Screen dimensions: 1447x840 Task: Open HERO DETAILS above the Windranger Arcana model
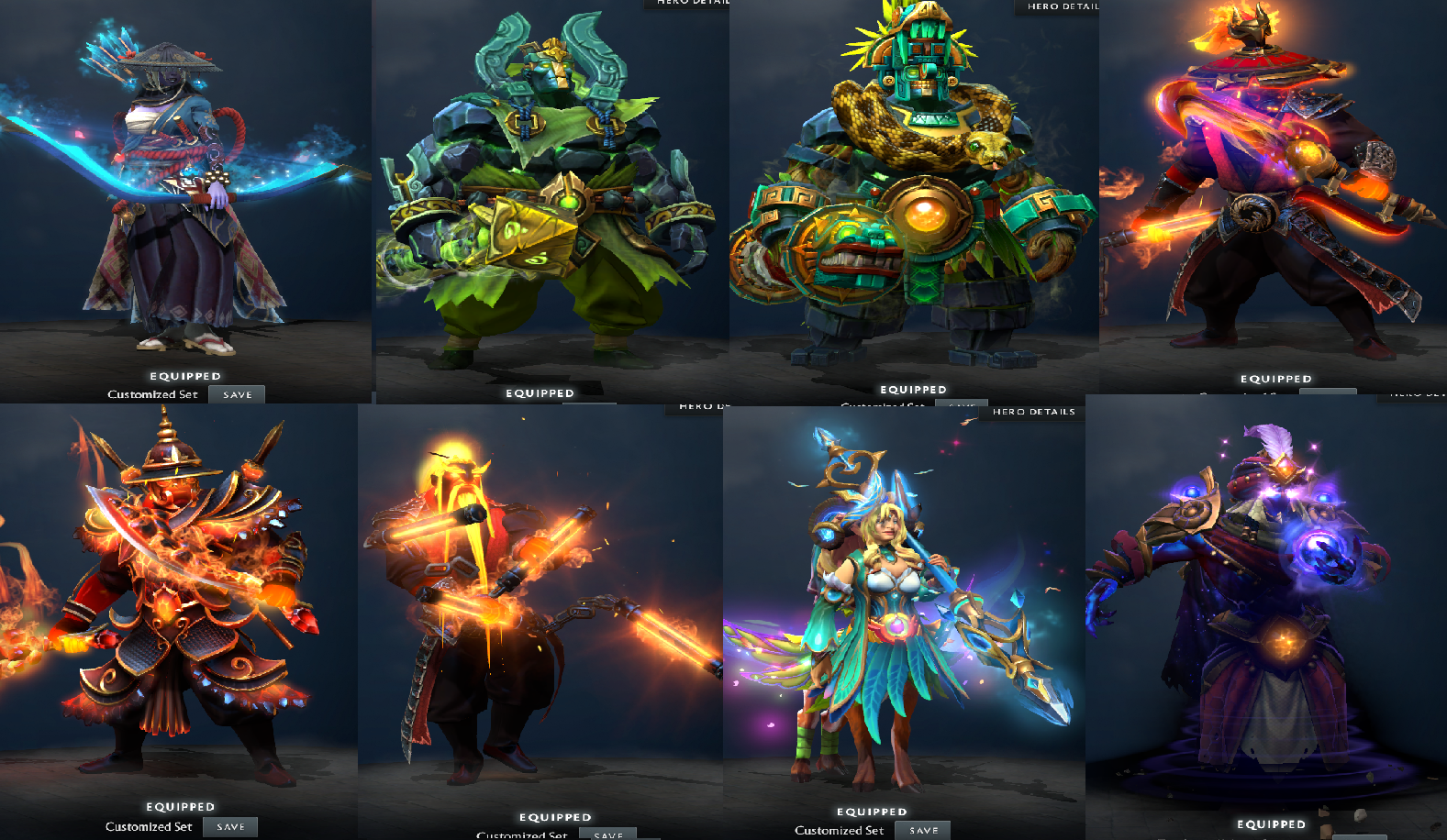point(1033,412)
